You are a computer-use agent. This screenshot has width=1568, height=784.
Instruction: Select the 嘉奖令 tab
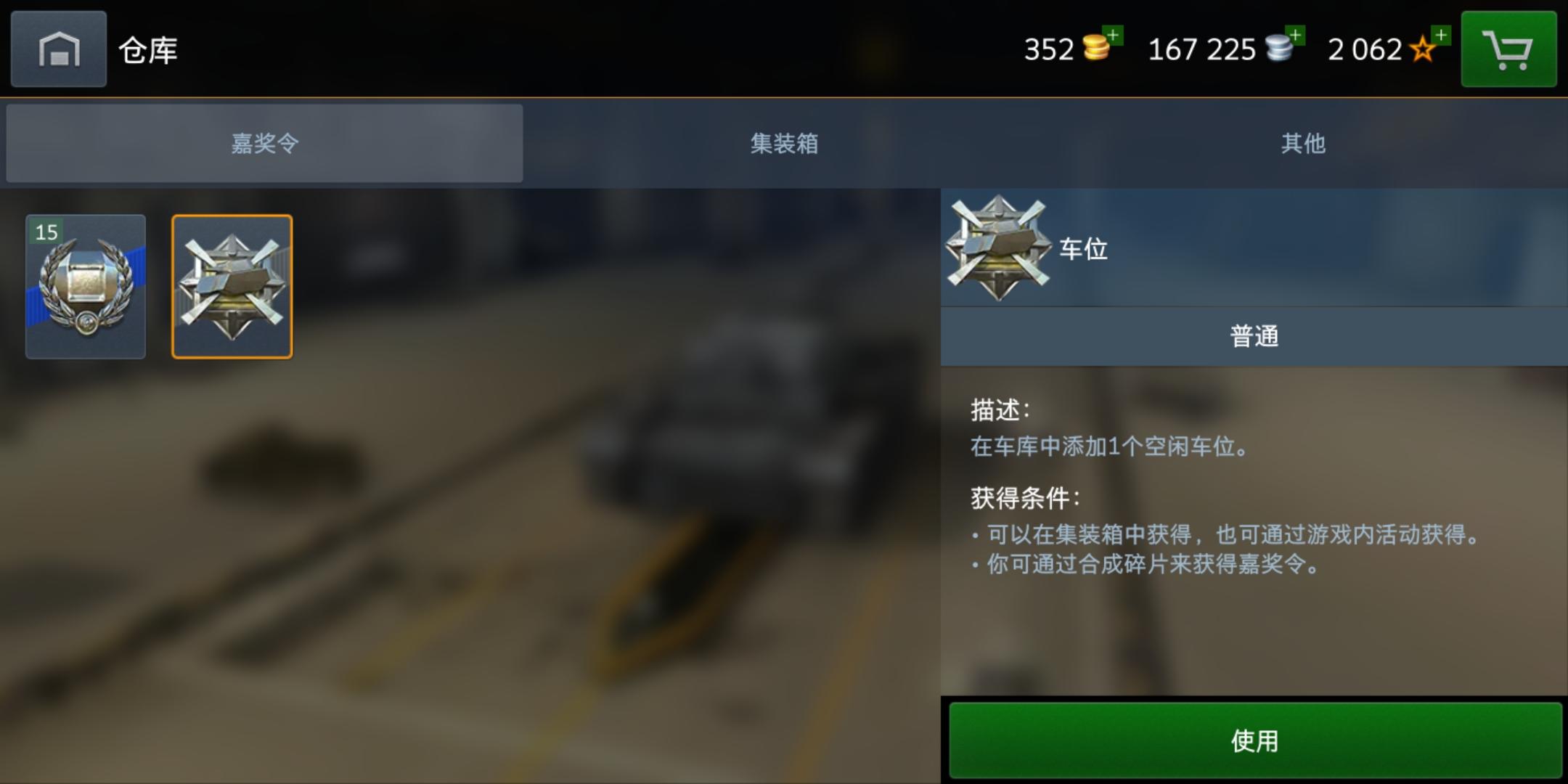point(264,144)
